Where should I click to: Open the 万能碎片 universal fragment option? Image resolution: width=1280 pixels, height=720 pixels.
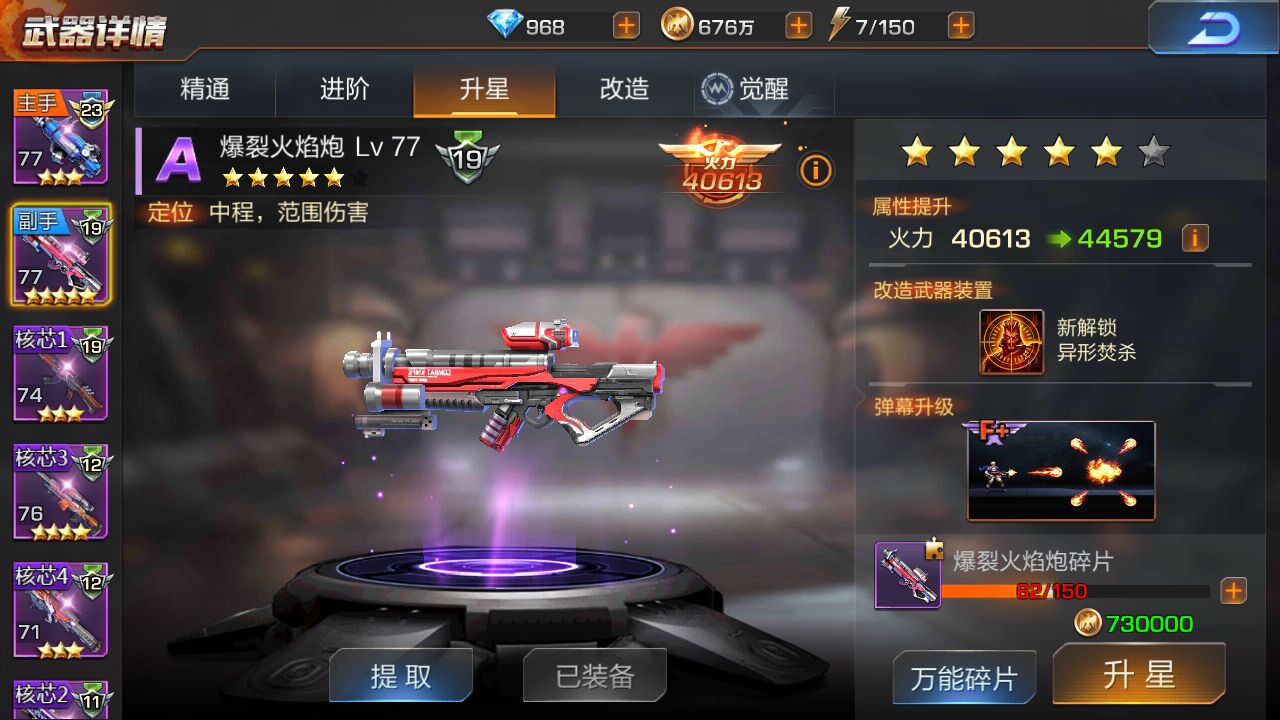(962, 676)
